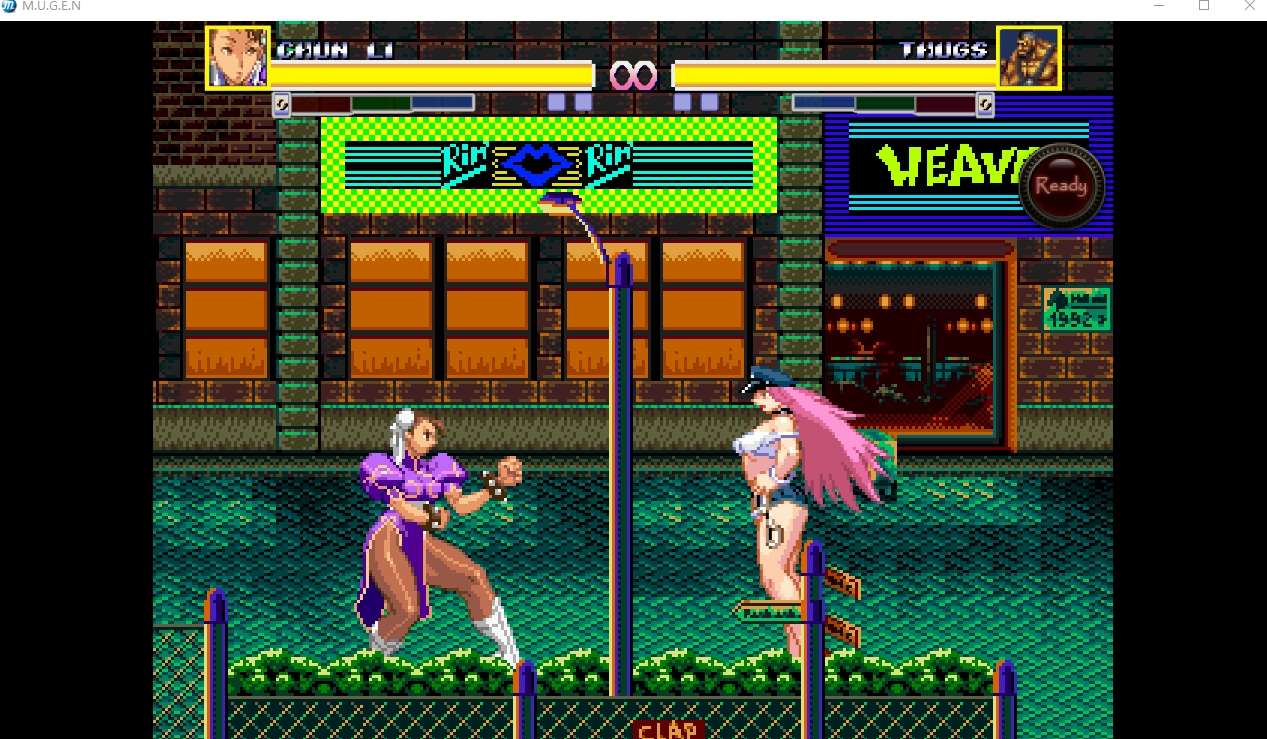Viewport: 1267px width, 739px height.
Task: Maximize the M.U.G.E.N window
Action: [x=1204, y=6]
